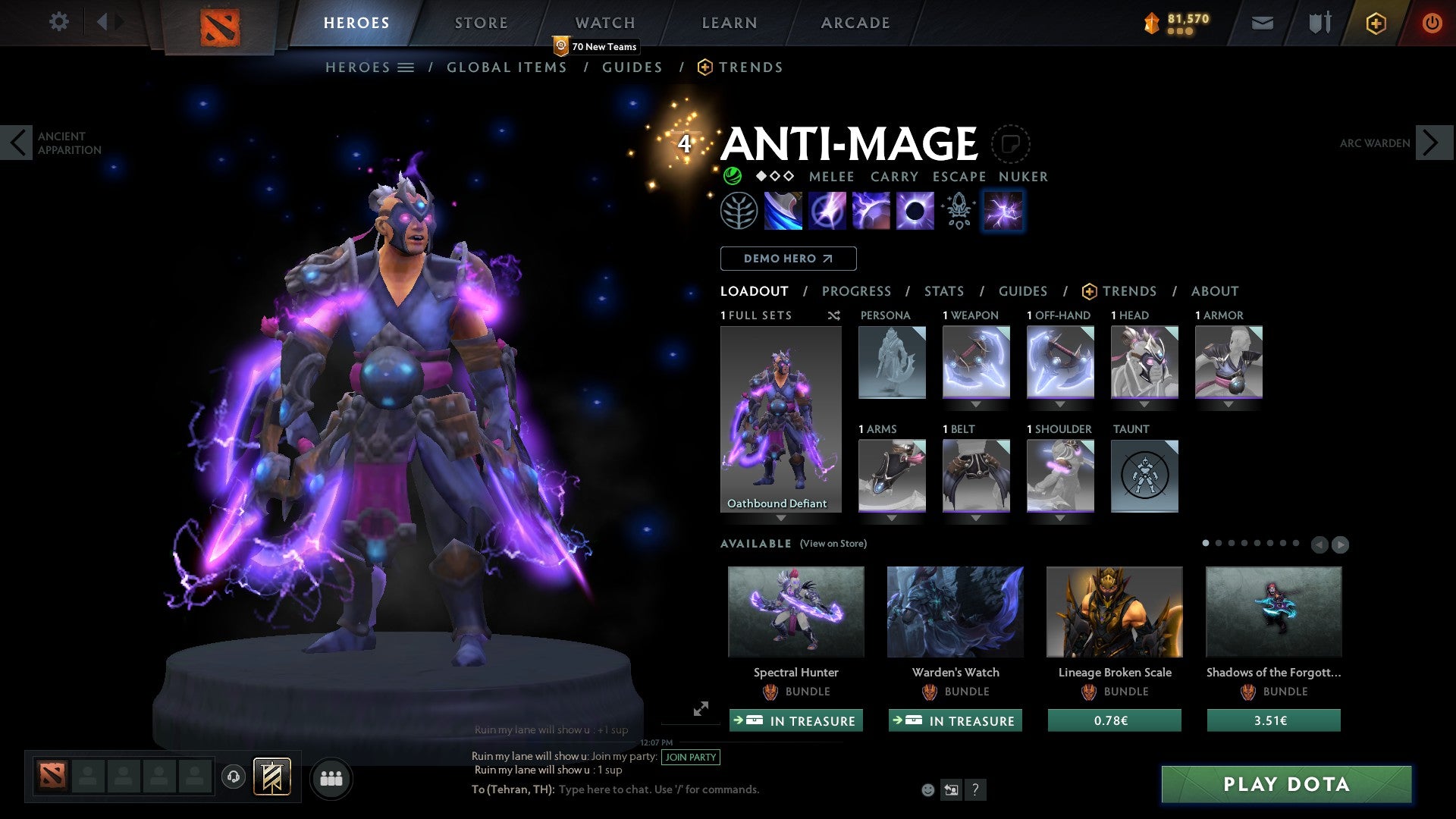
Task: Select the Oathbound Defiant full set
Action: coord(780,419)
